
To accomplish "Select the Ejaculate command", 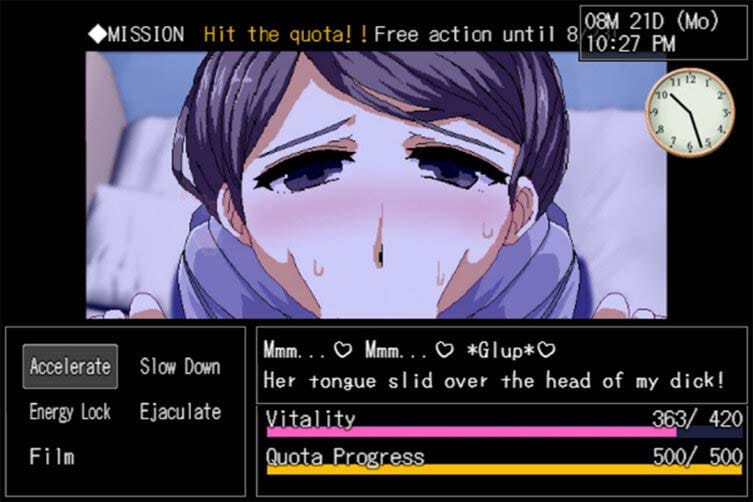I will click(x=180, y=411).
